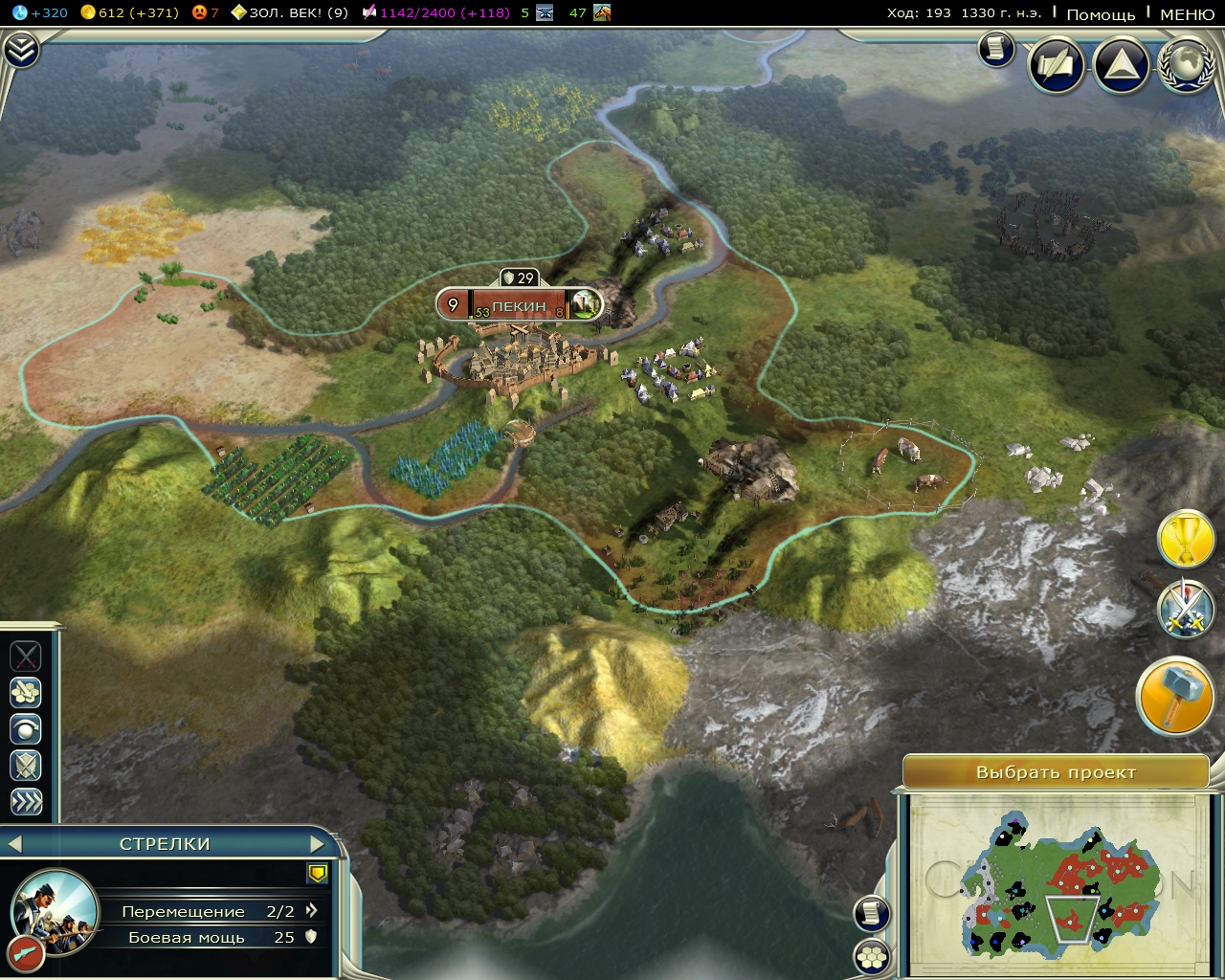Image resolution: width=1225 pixels, height=980 pixels.
Task: Select the attack action in the unit panel
Action: click(26, 656)
